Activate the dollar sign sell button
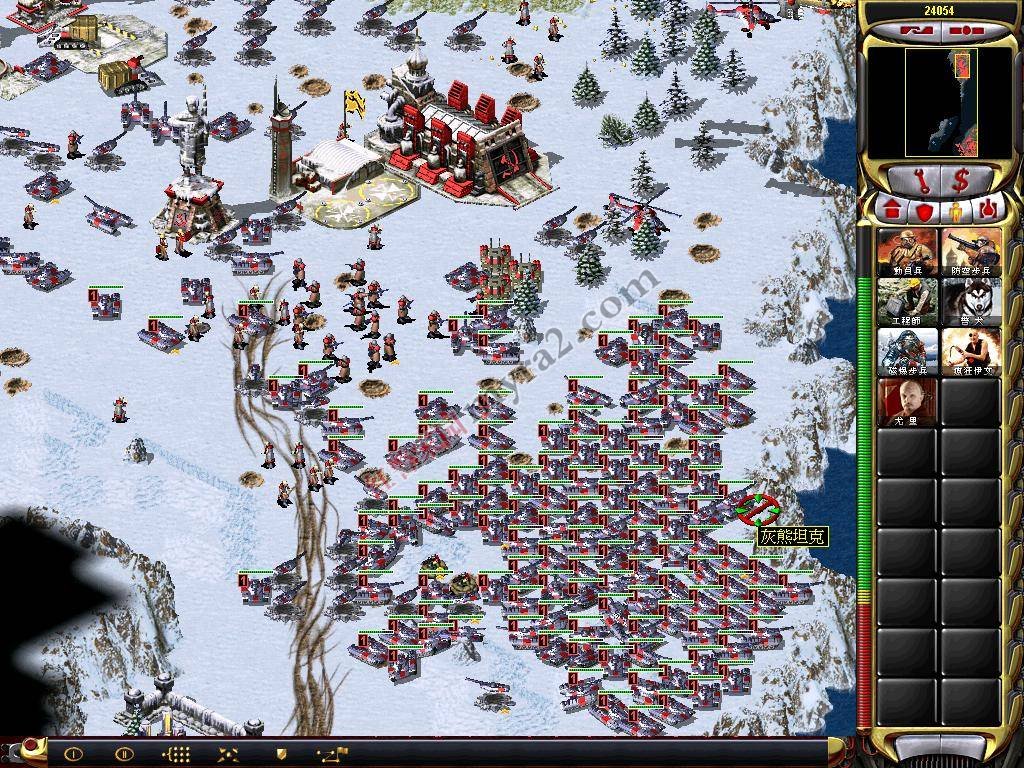The width and height of the screenshot is (1024, 768). point(961,181)
